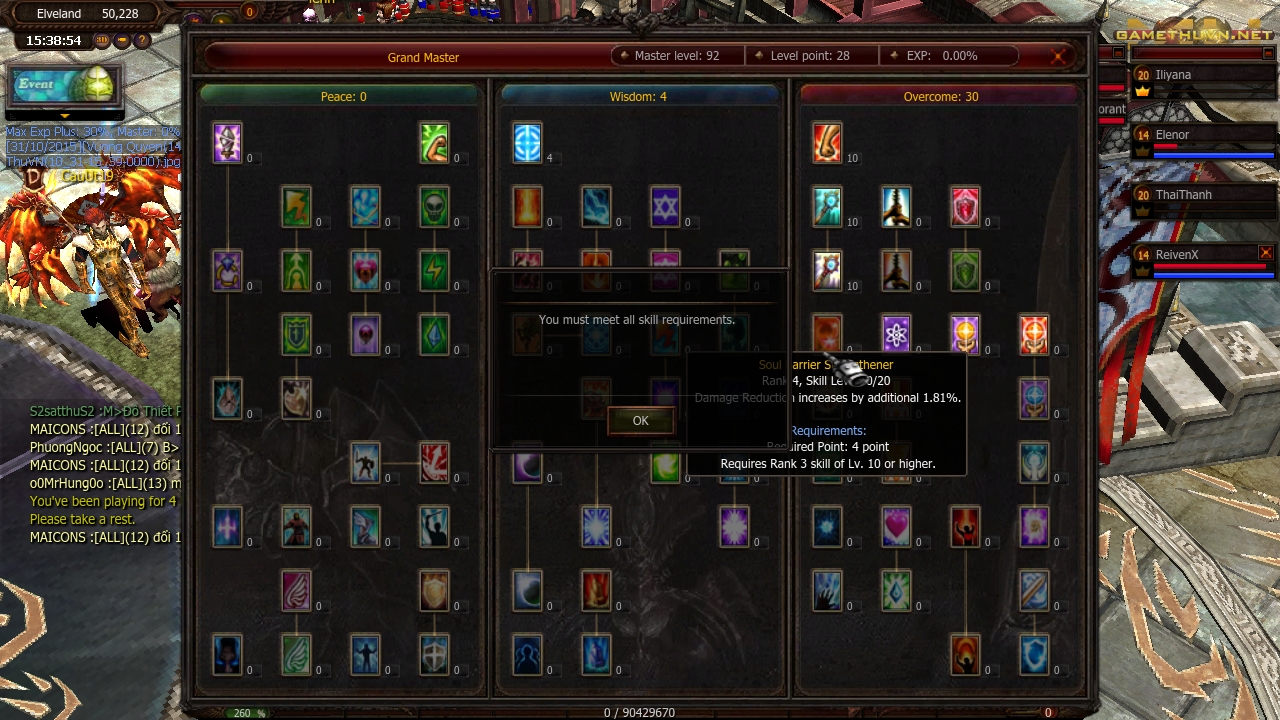Select the purple atom skill in the Overcome tree
Viewport: 1280px width, 720px height.
[895, 334]
